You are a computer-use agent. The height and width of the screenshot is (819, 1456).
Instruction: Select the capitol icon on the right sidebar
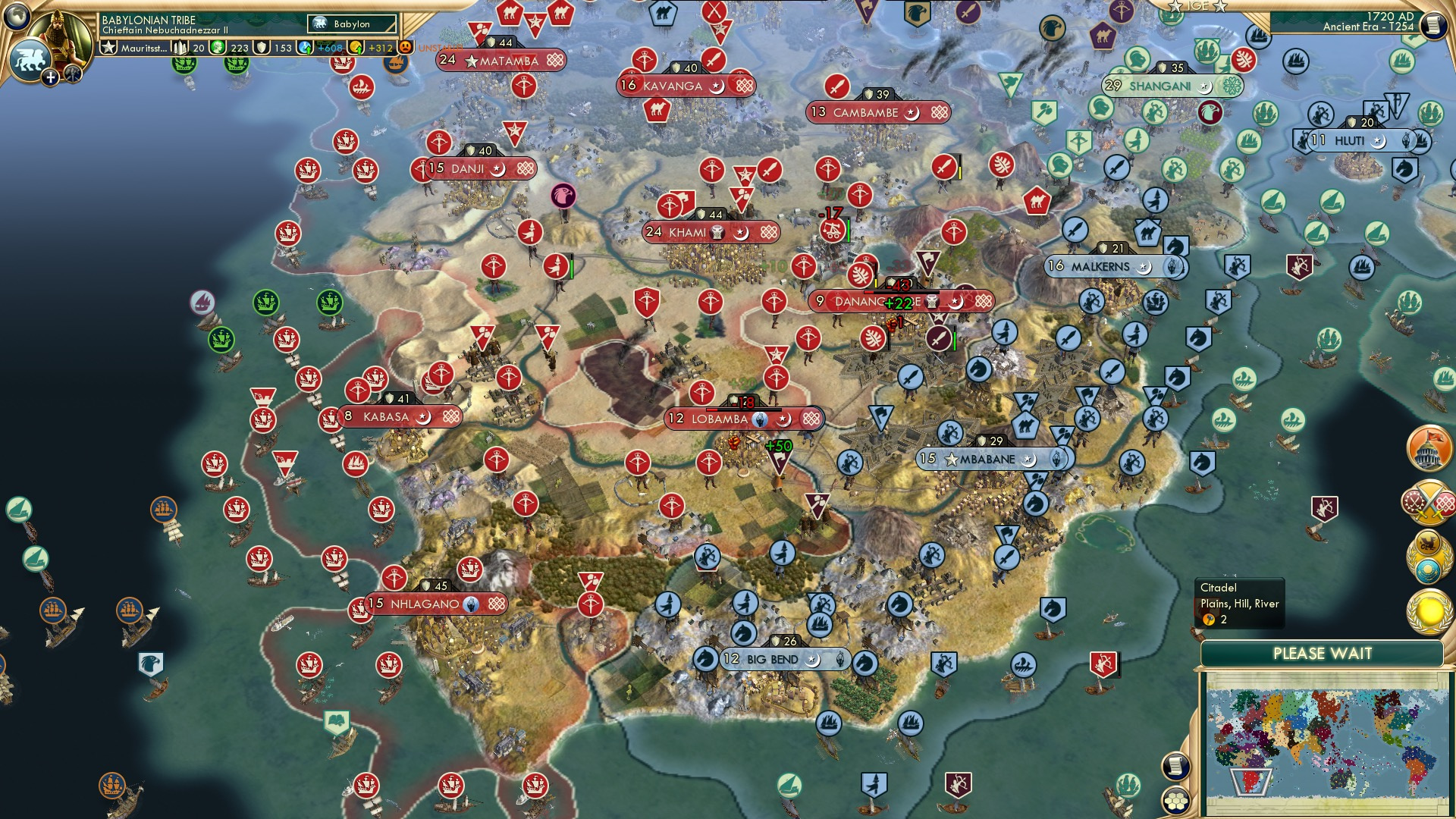pyautogui.click(x=1429, y=449)
